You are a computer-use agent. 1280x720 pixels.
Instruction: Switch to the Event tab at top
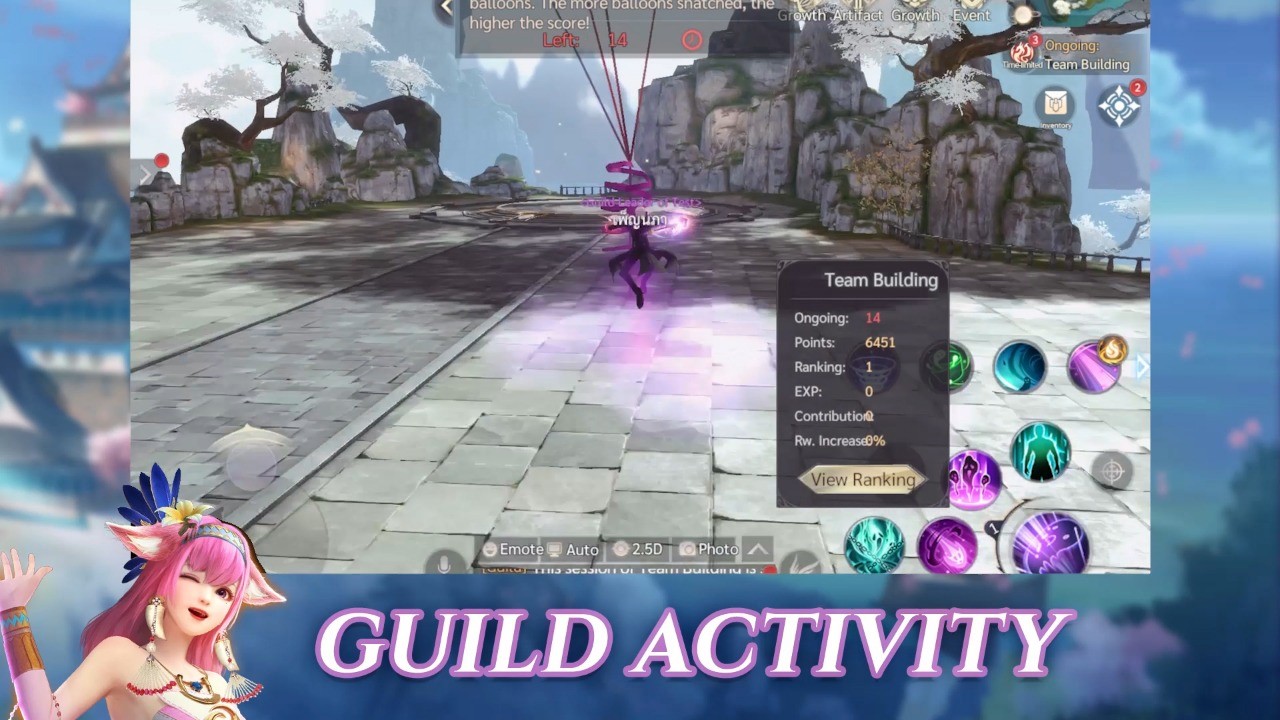pos(971,15)
